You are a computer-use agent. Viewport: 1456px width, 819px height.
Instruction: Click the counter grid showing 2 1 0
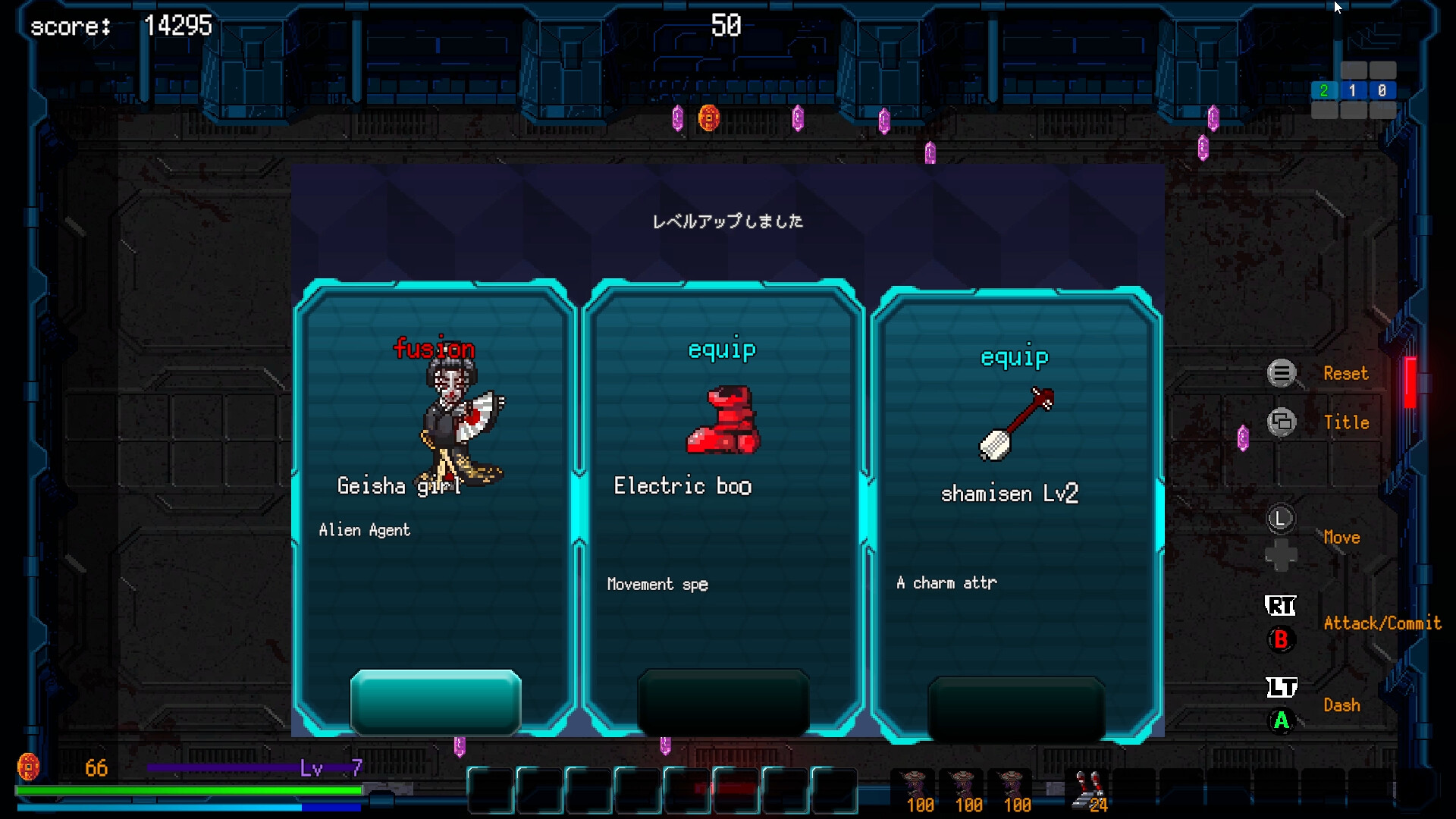[x=1353, y=90]
